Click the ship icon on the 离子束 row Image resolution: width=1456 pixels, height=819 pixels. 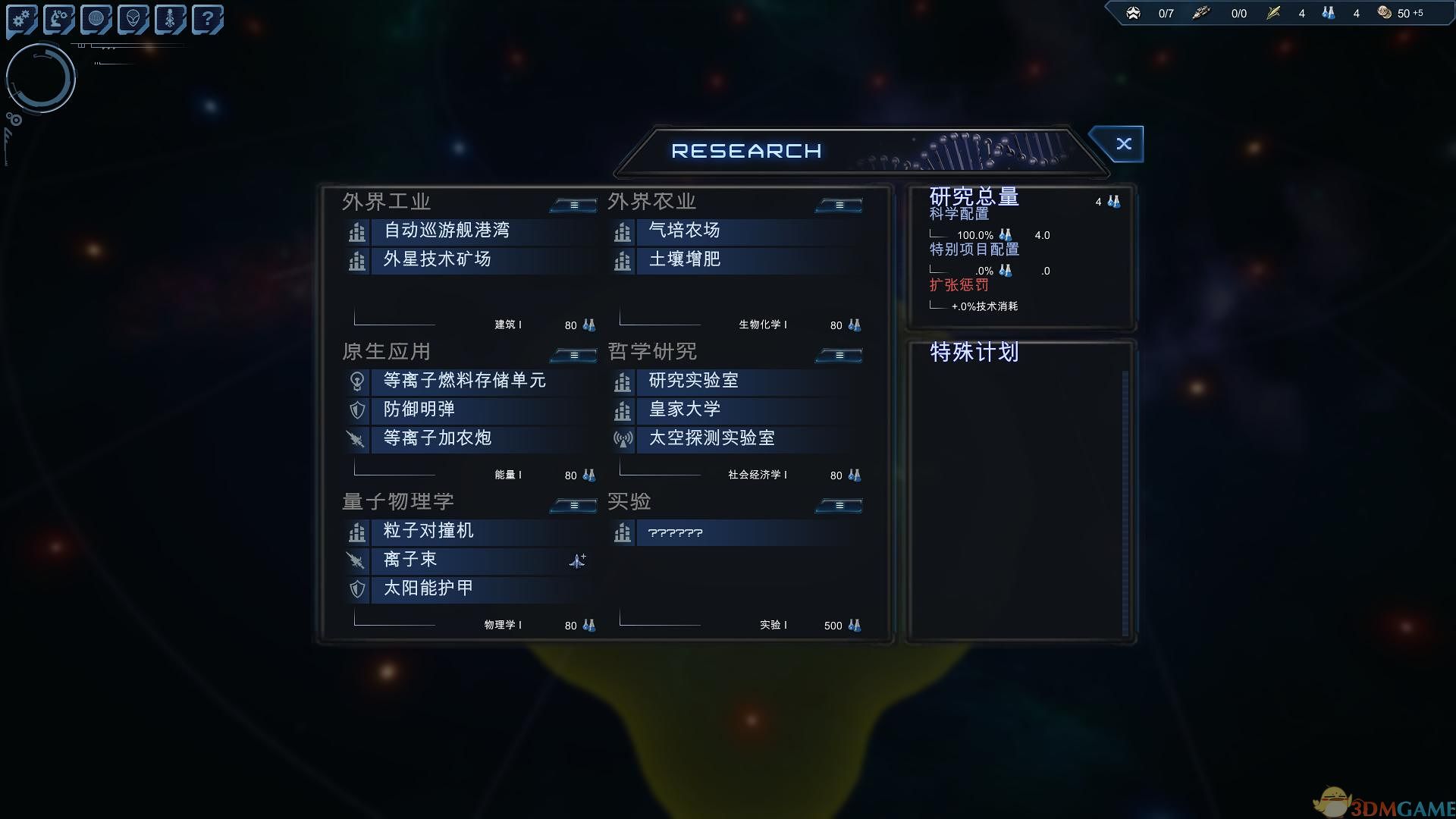(x=576, y=560)
